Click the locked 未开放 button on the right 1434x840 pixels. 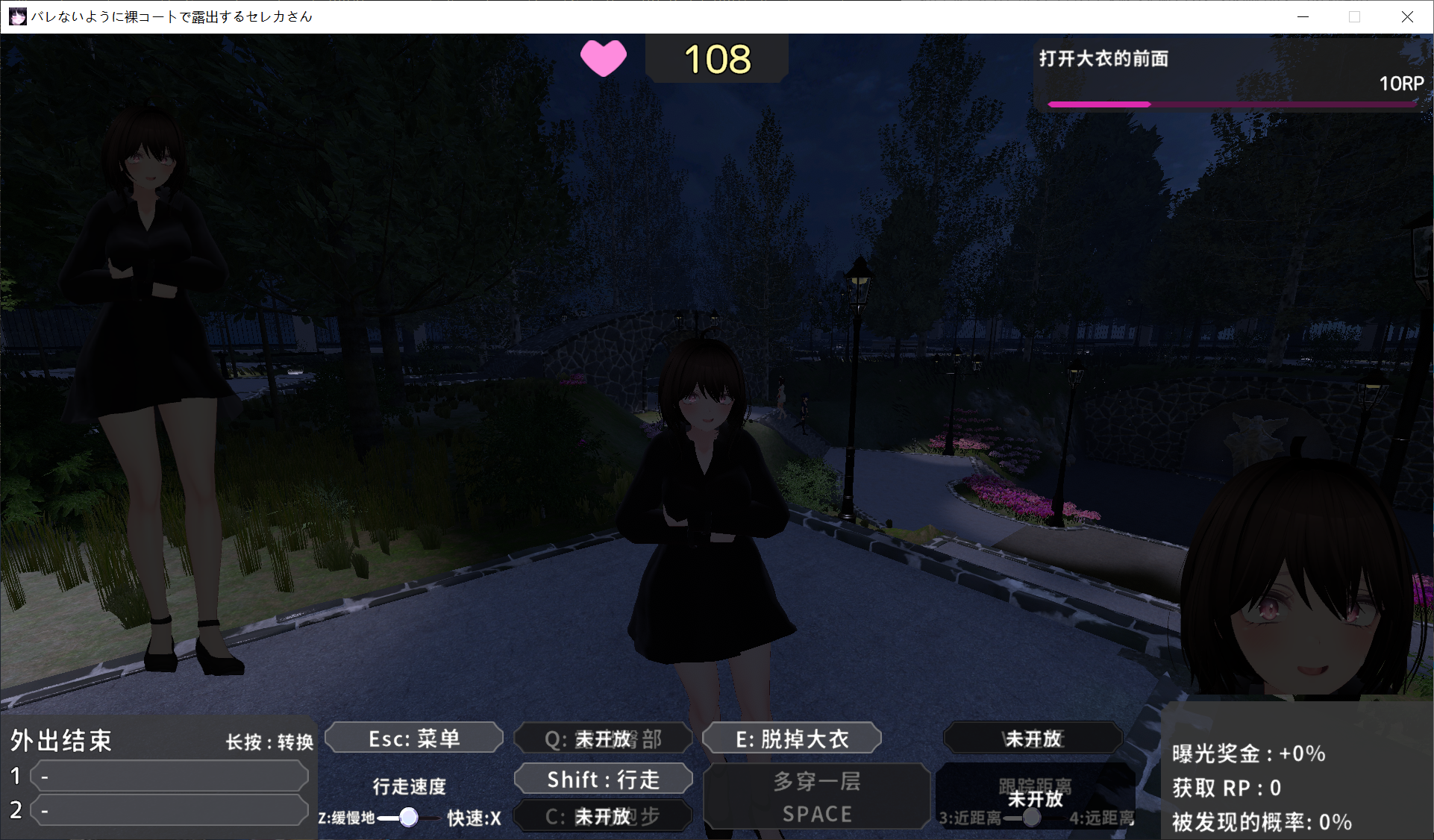click(1033, 738)
